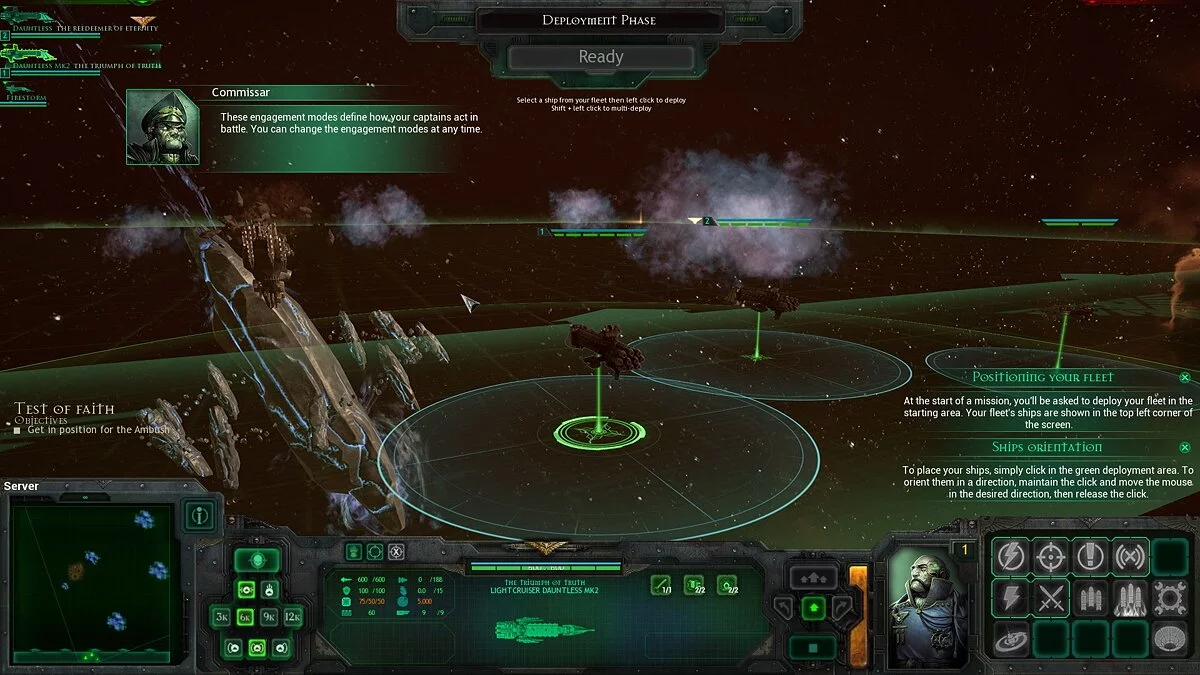Use the crosshair targeting ability
Viewport: 1200px width, 675px height.
tap(1050, 557)
